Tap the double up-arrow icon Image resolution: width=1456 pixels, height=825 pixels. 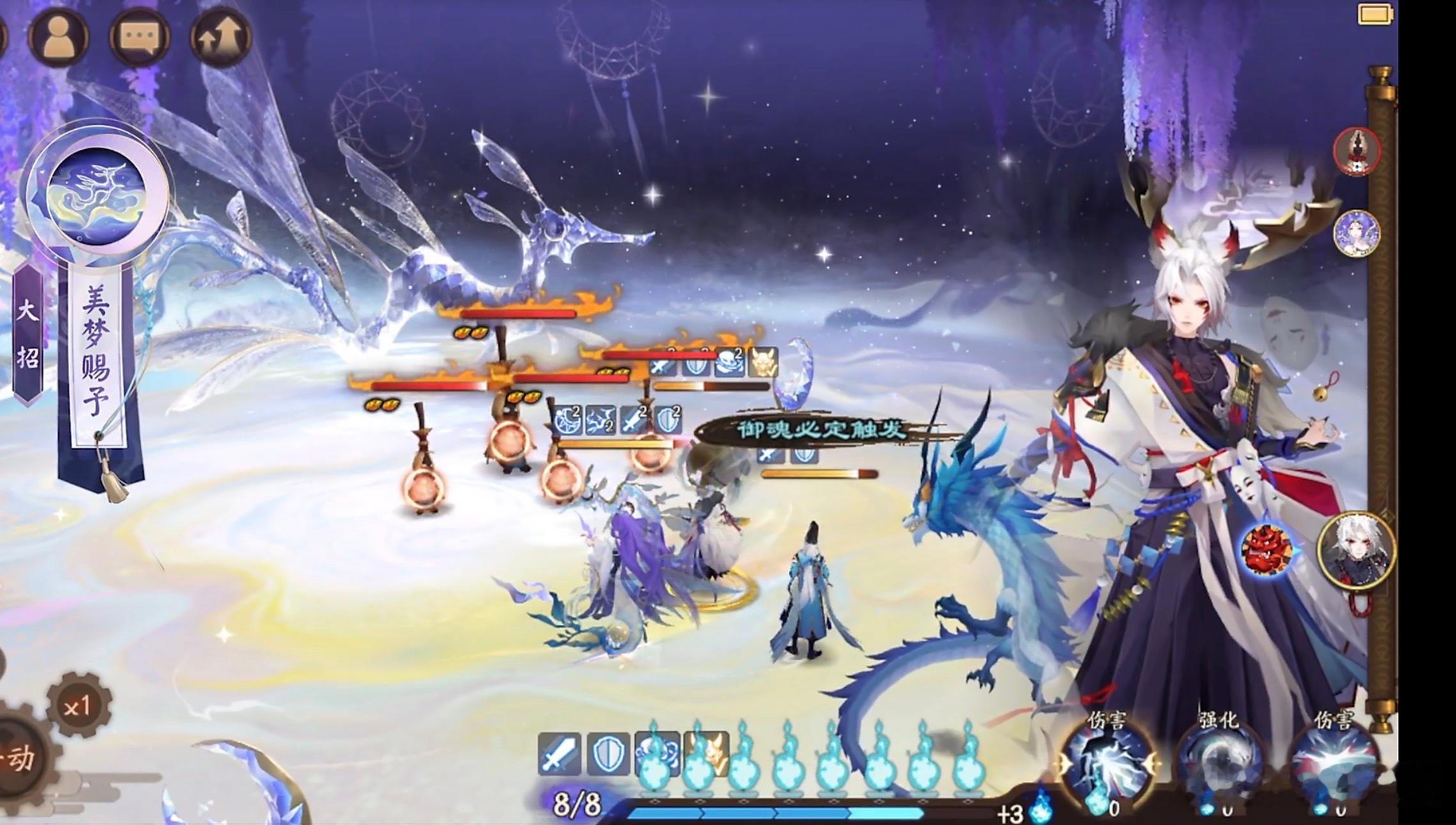point(220,38)
